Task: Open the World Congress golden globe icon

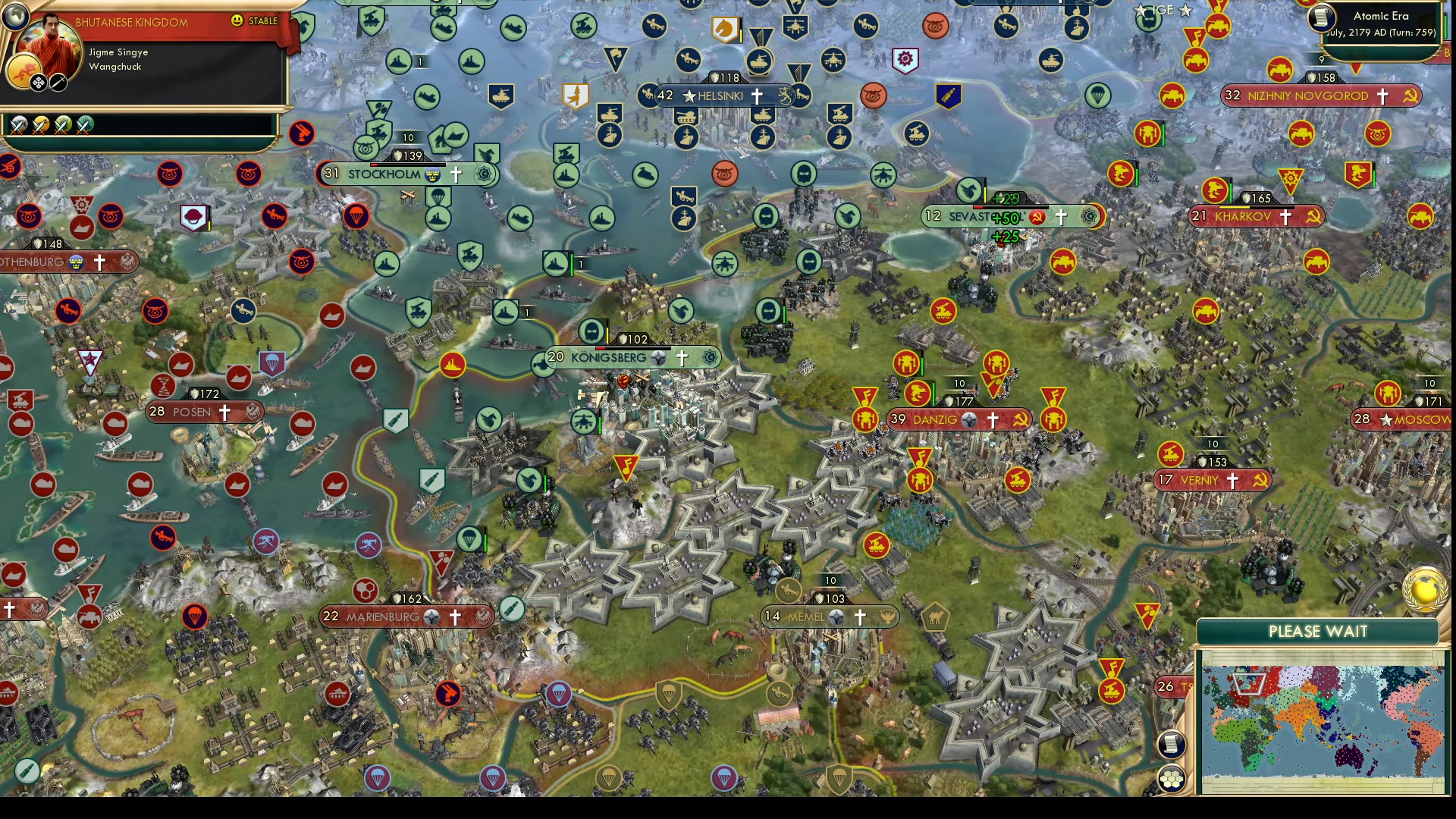Action: (1424, 590)
